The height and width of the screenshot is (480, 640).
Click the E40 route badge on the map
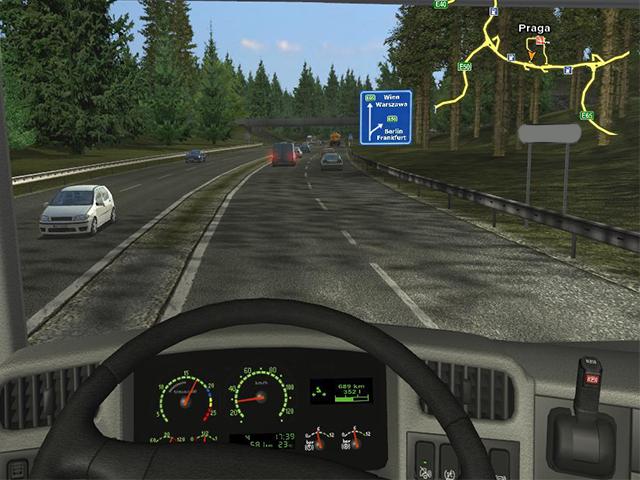pyautogui.click(x=441, y=4)
